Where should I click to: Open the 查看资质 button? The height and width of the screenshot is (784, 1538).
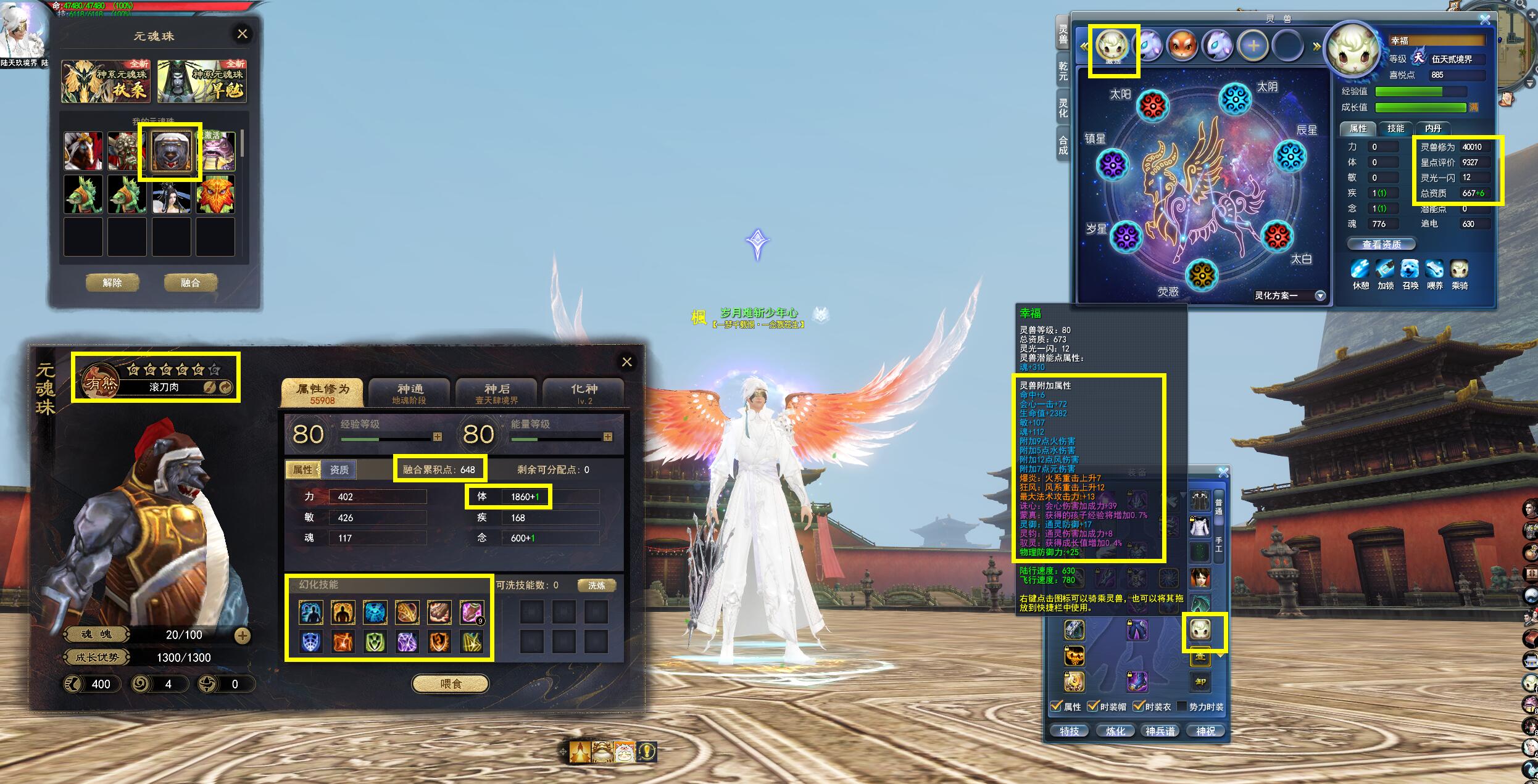pyautogui.click(x=1381, y=244)
